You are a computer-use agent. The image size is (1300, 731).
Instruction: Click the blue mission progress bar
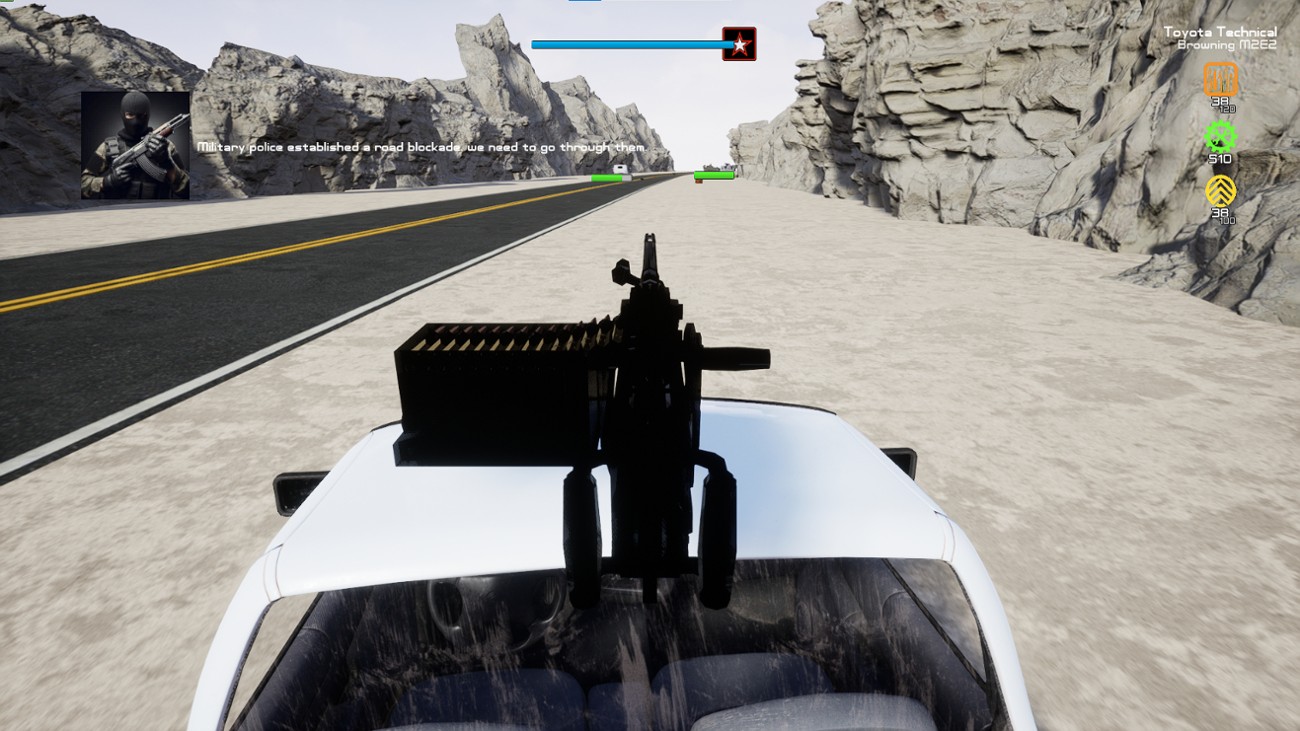point(630,44)
